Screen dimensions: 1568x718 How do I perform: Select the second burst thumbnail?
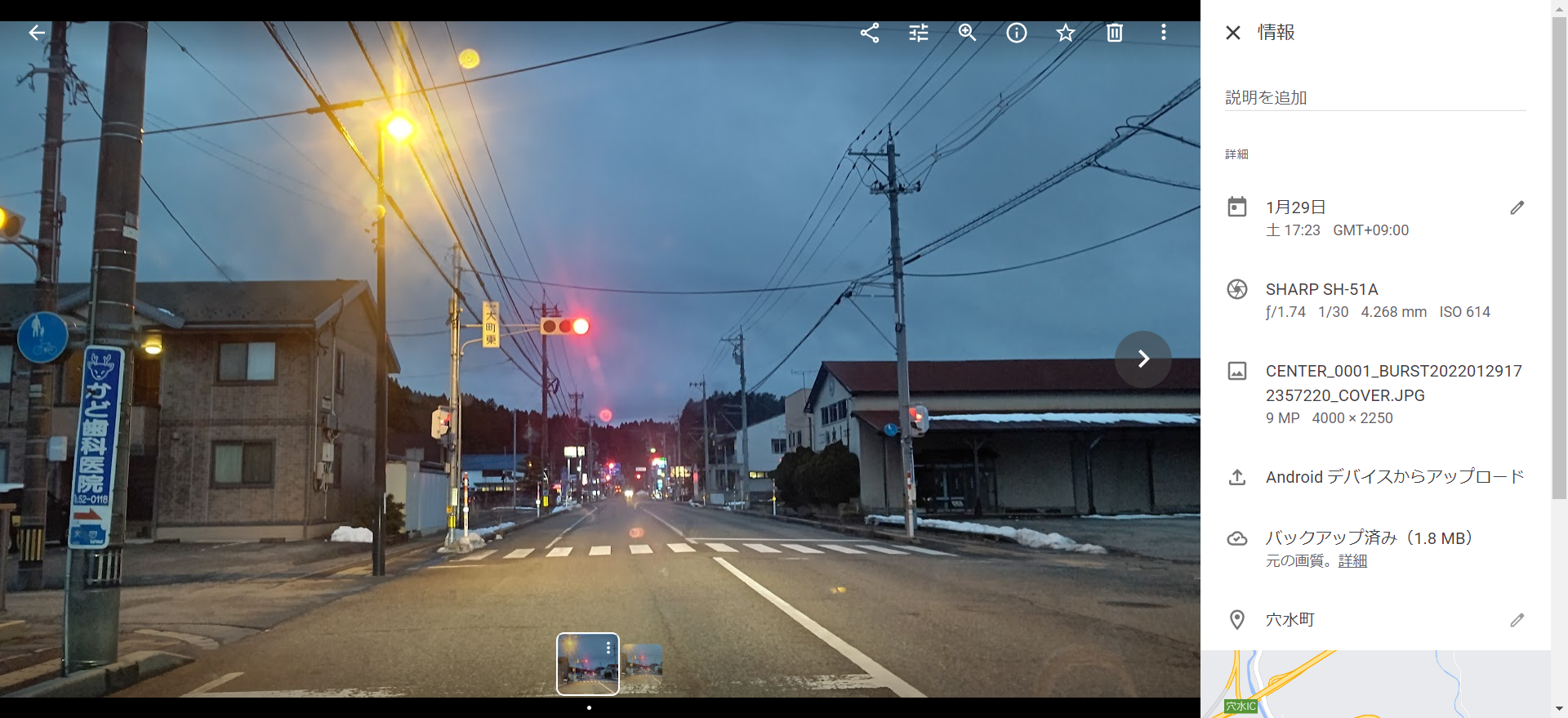coord(643,663)
